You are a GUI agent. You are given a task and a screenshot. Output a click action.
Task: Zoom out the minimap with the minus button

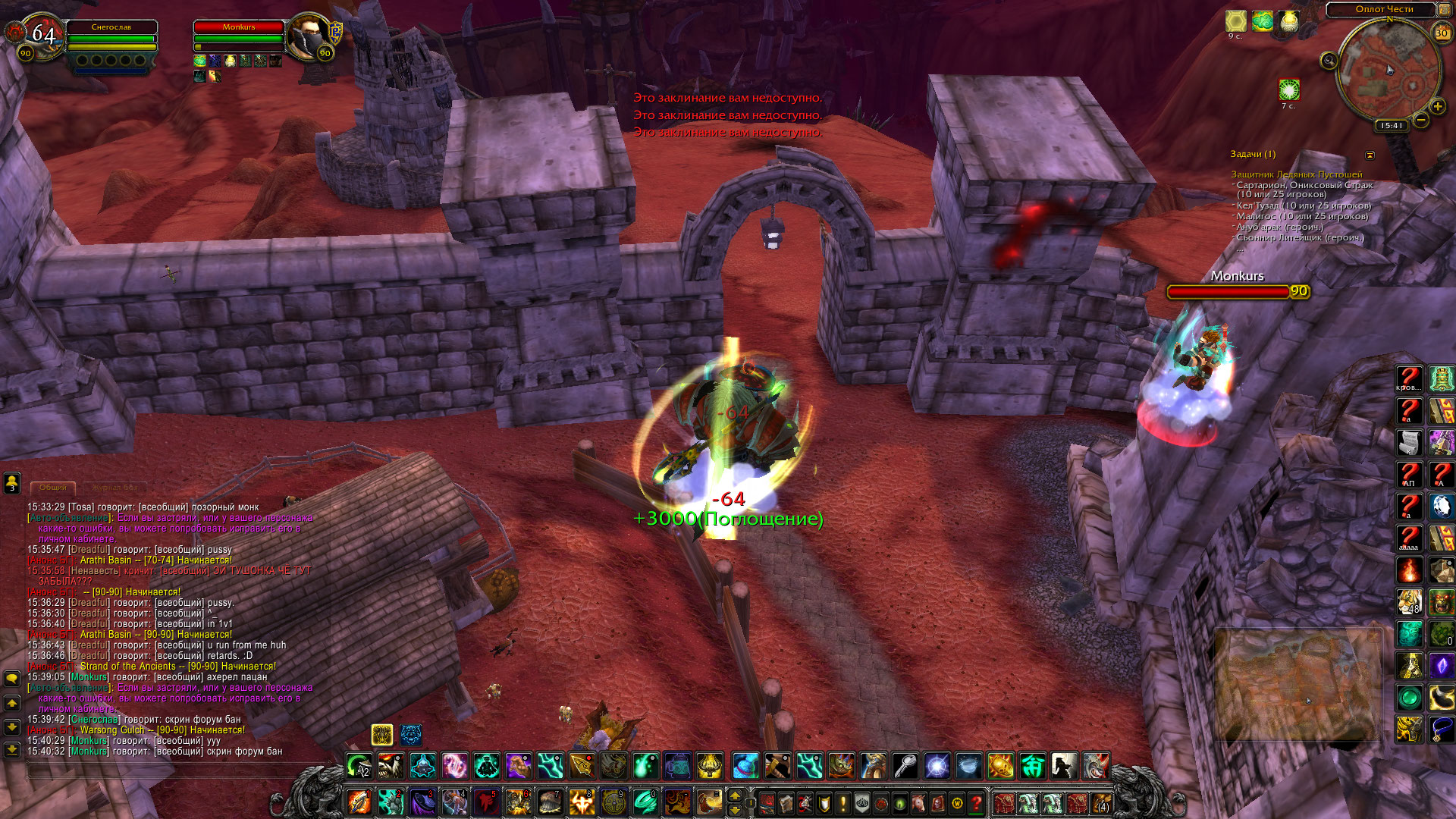click(1420, 120)
